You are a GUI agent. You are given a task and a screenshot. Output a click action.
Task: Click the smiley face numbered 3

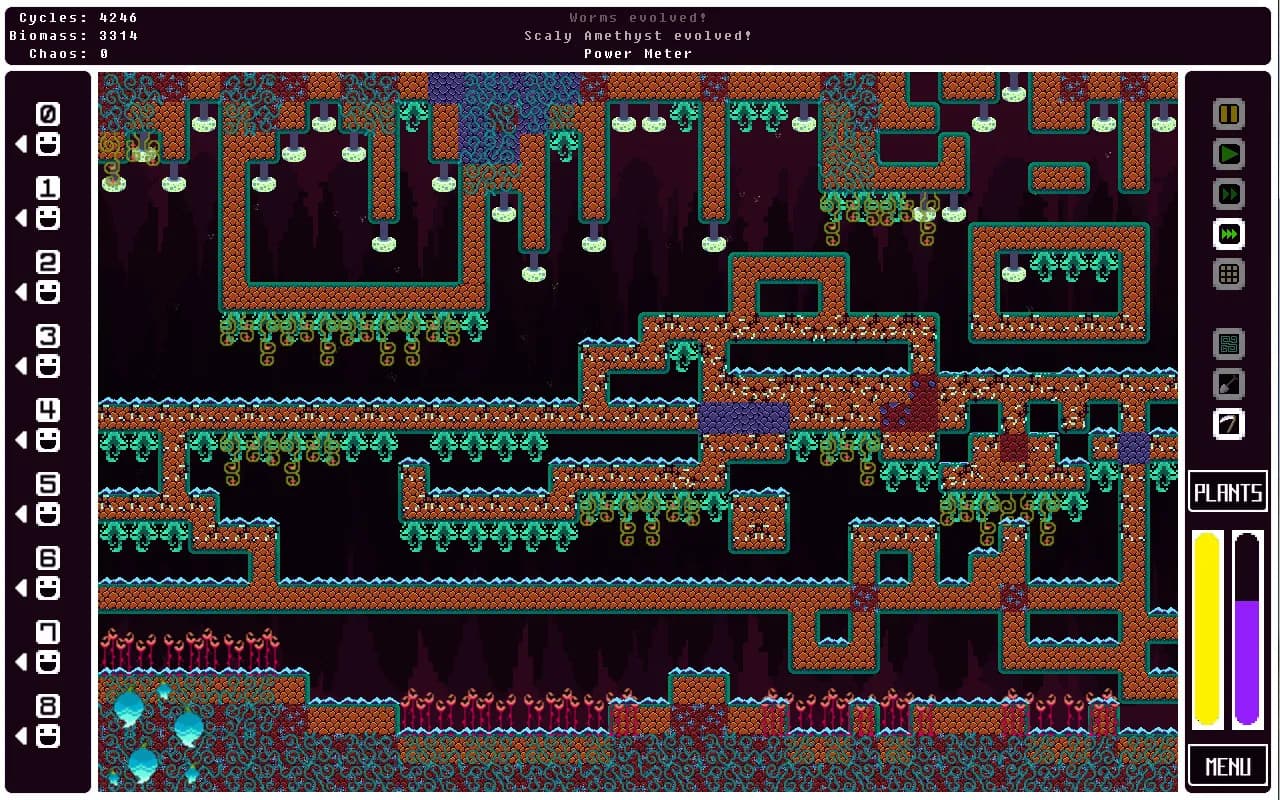click(47, 367)
